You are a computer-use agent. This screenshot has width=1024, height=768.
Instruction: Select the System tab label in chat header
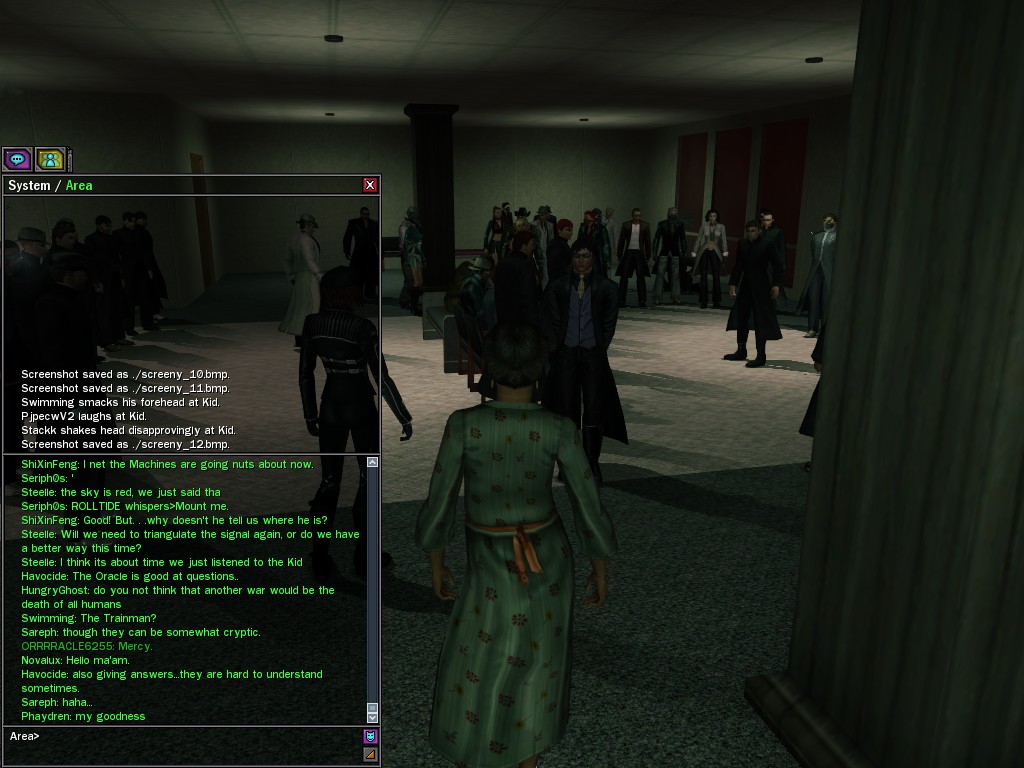(29, 185)
